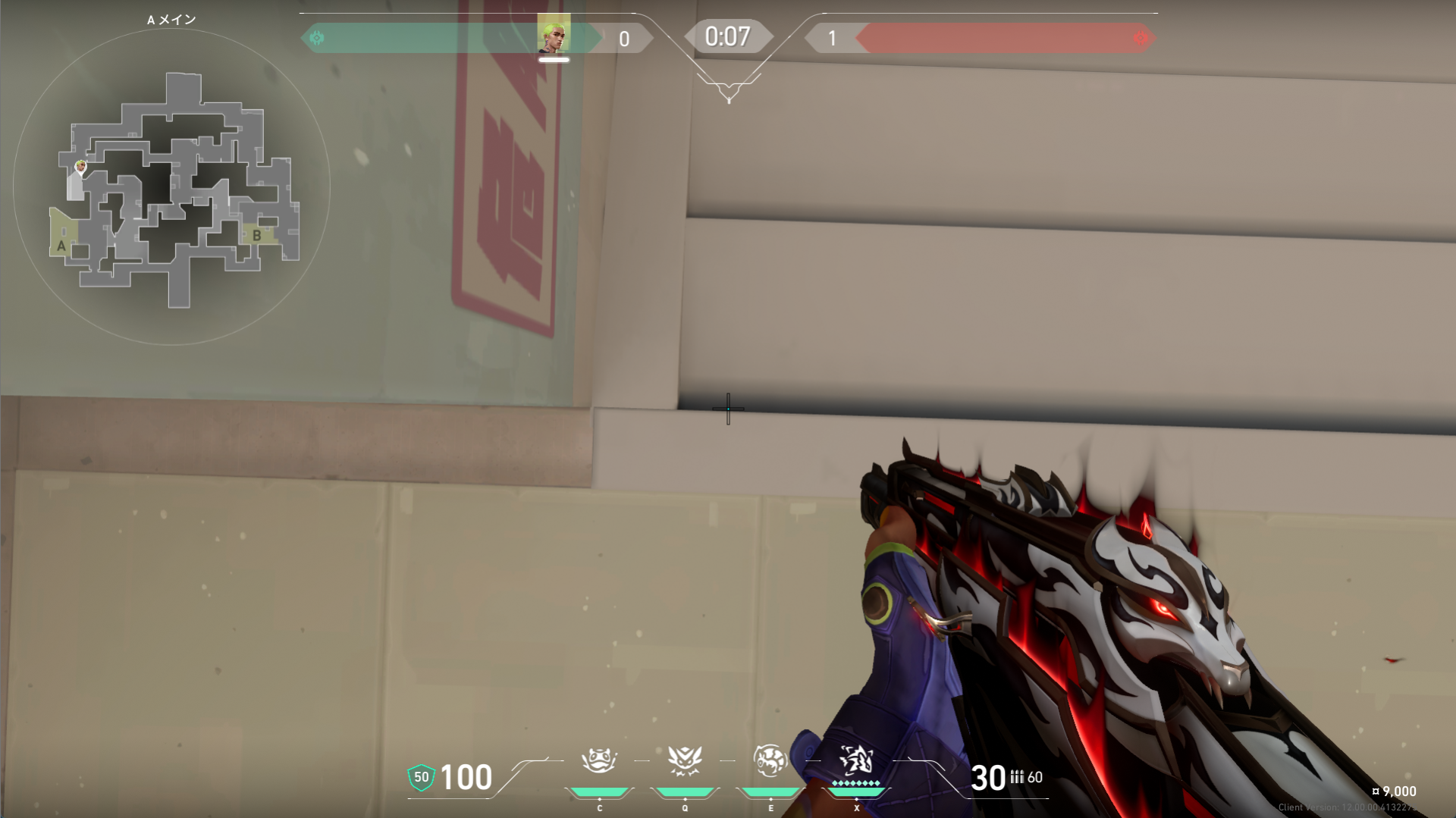This screenshot has width=1456, height=818.
Task: Select the Wingman ability bound to Q
Action: point(685,760)
